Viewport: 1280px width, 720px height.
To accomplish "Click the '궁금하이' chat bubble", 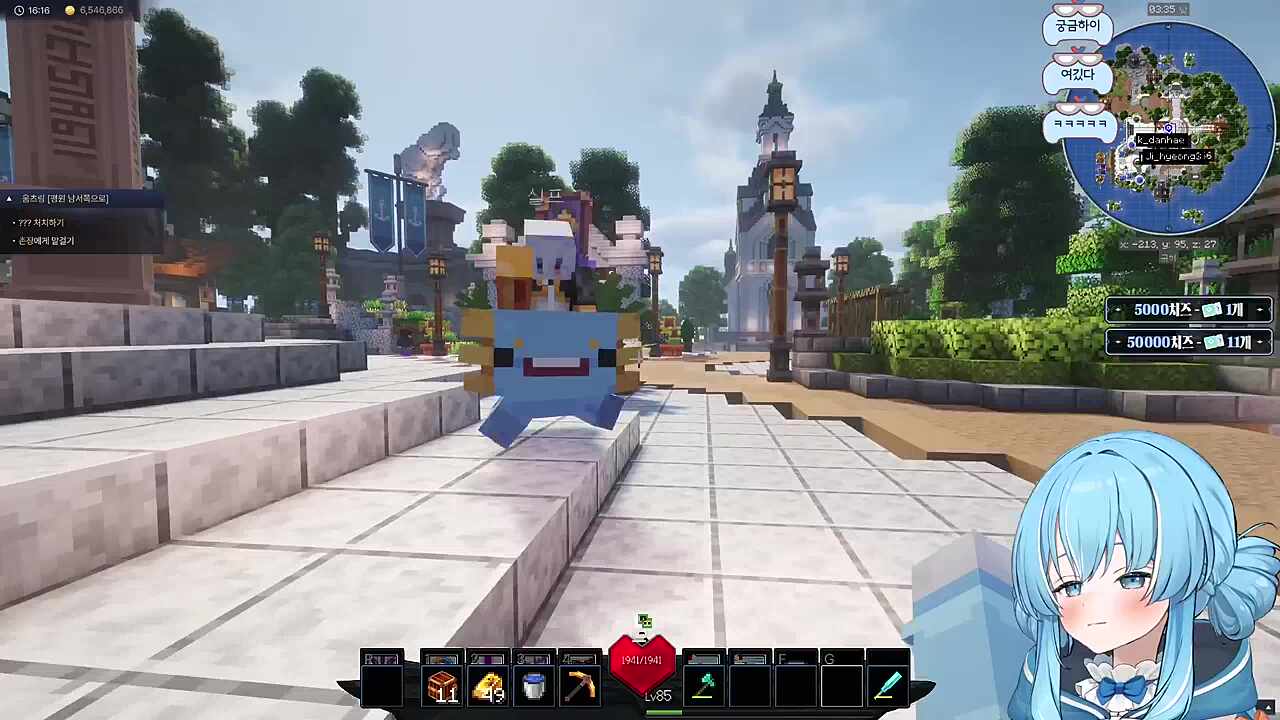I will tap(1077, 26).
